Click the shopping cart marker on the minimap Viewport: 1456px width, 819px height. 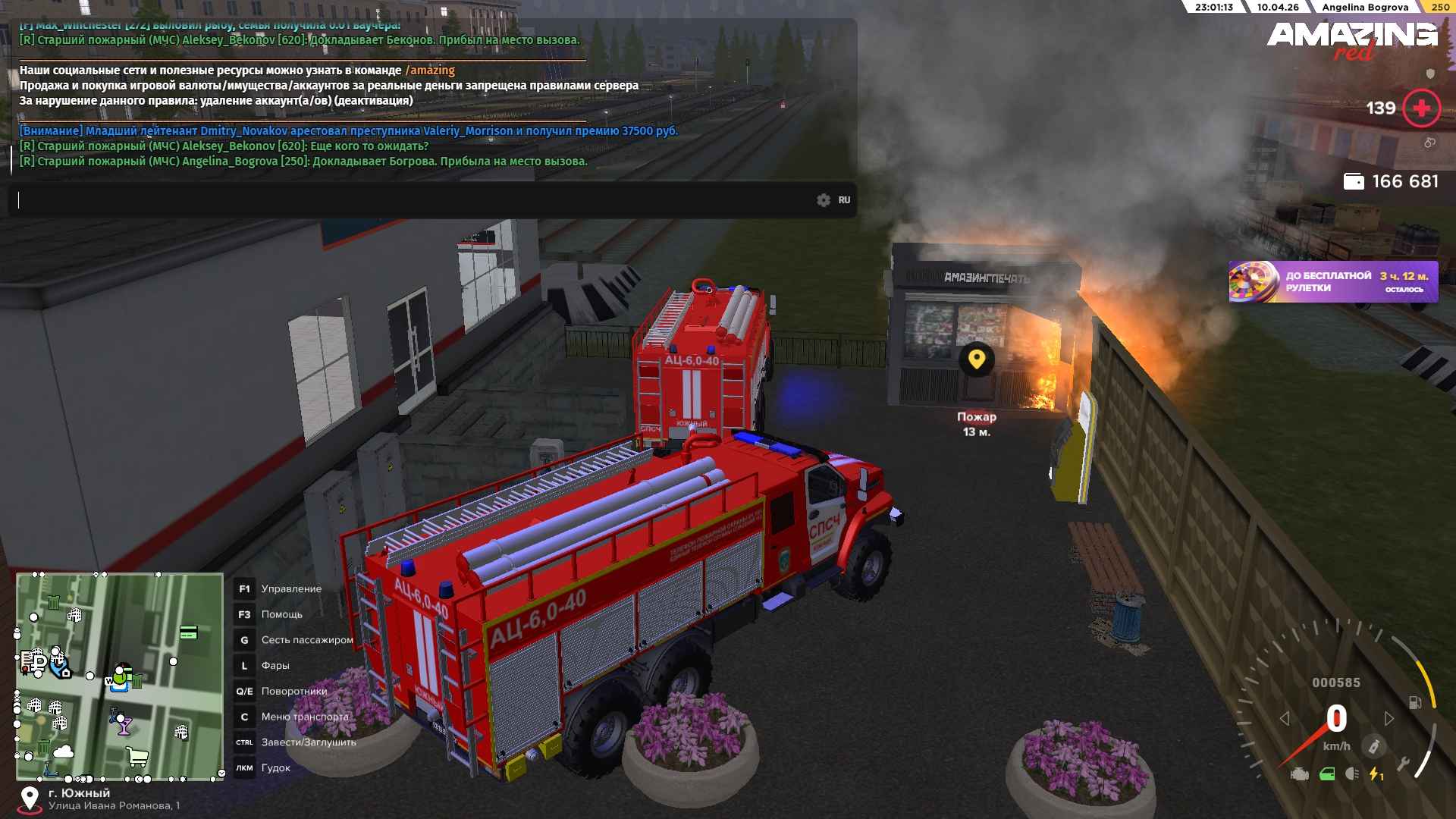[137, 756]
